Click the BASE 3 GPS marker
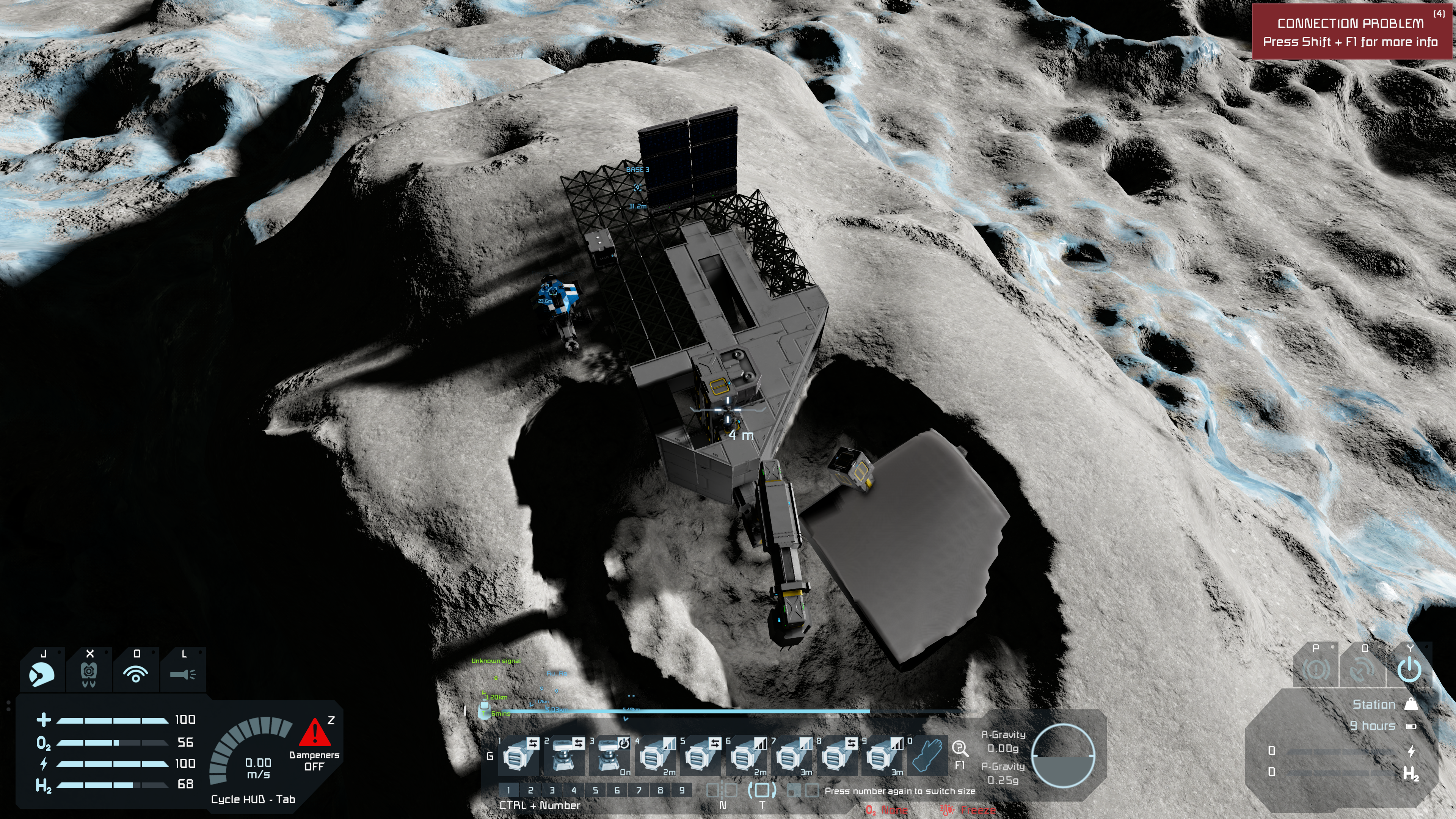Screen dimensions: 1456x819 click(637, 187)
